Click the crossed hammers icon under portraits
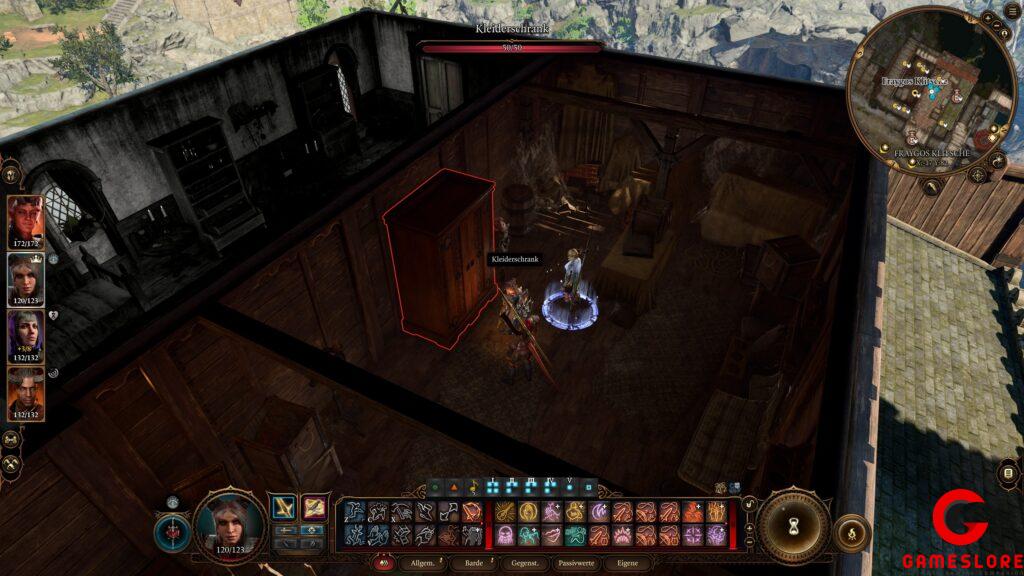Screen dimensions: 1024x576 (12, 464)
